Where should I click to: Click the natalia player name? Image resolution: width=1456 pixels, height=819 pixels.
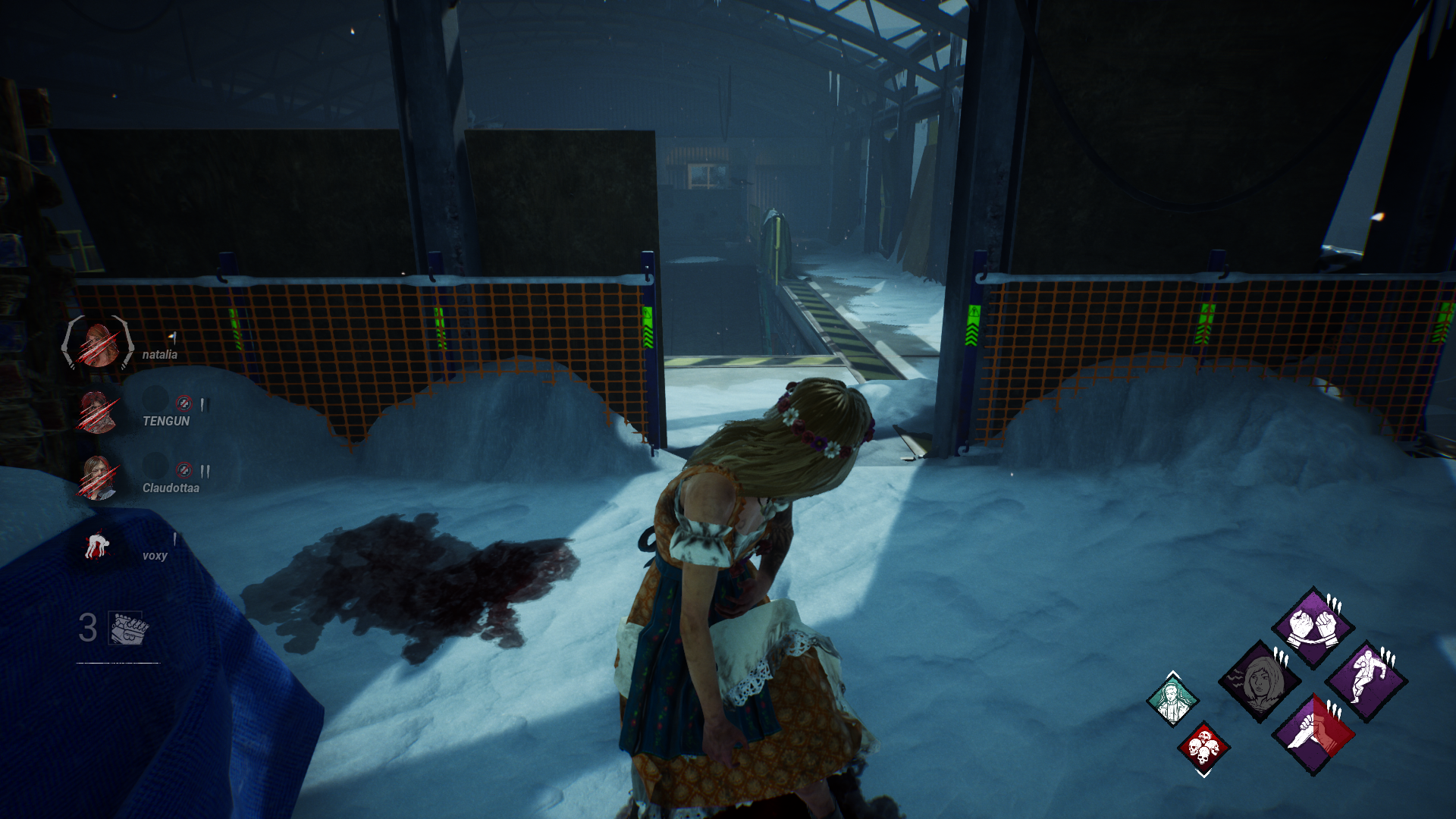tap(160, 355)
